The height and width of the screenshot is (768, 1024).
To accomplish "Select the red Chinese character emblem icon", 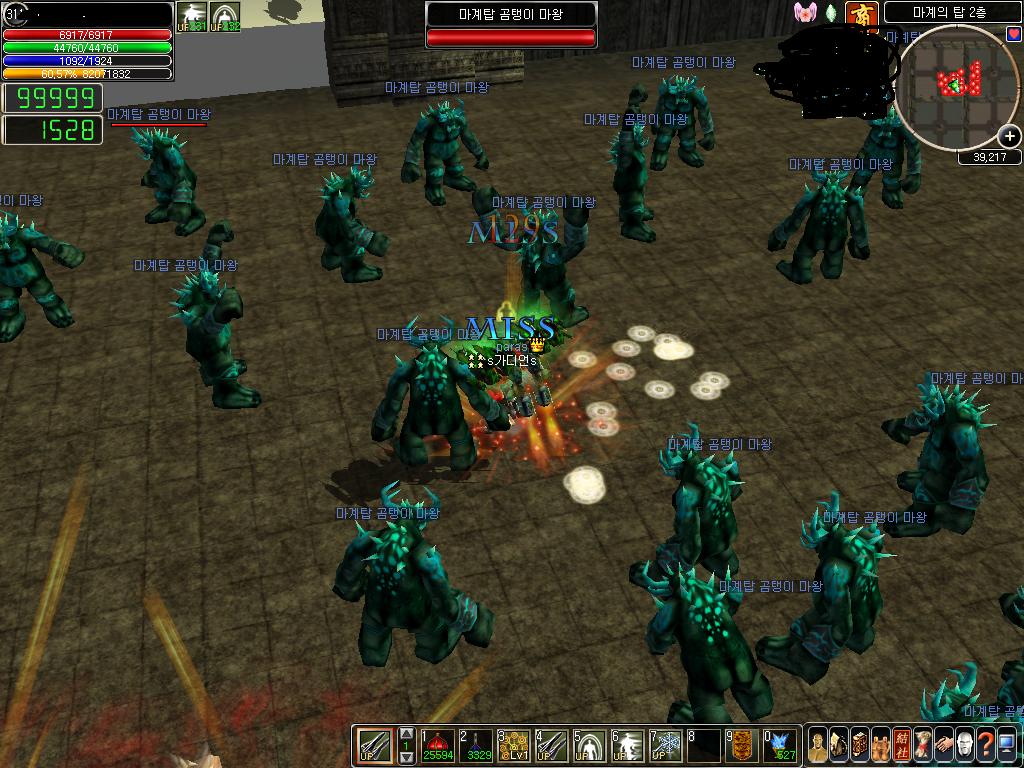I will tap(860, 14).
